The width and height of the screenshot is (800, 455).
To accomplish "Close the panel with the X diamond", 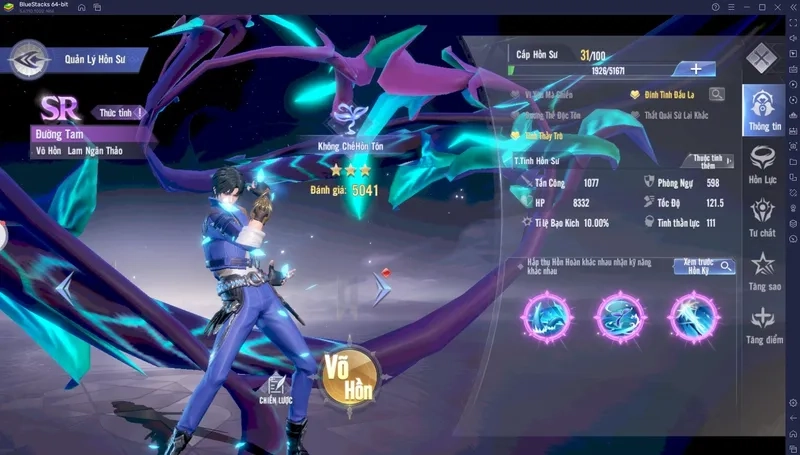I will click(x=762, y=57).
